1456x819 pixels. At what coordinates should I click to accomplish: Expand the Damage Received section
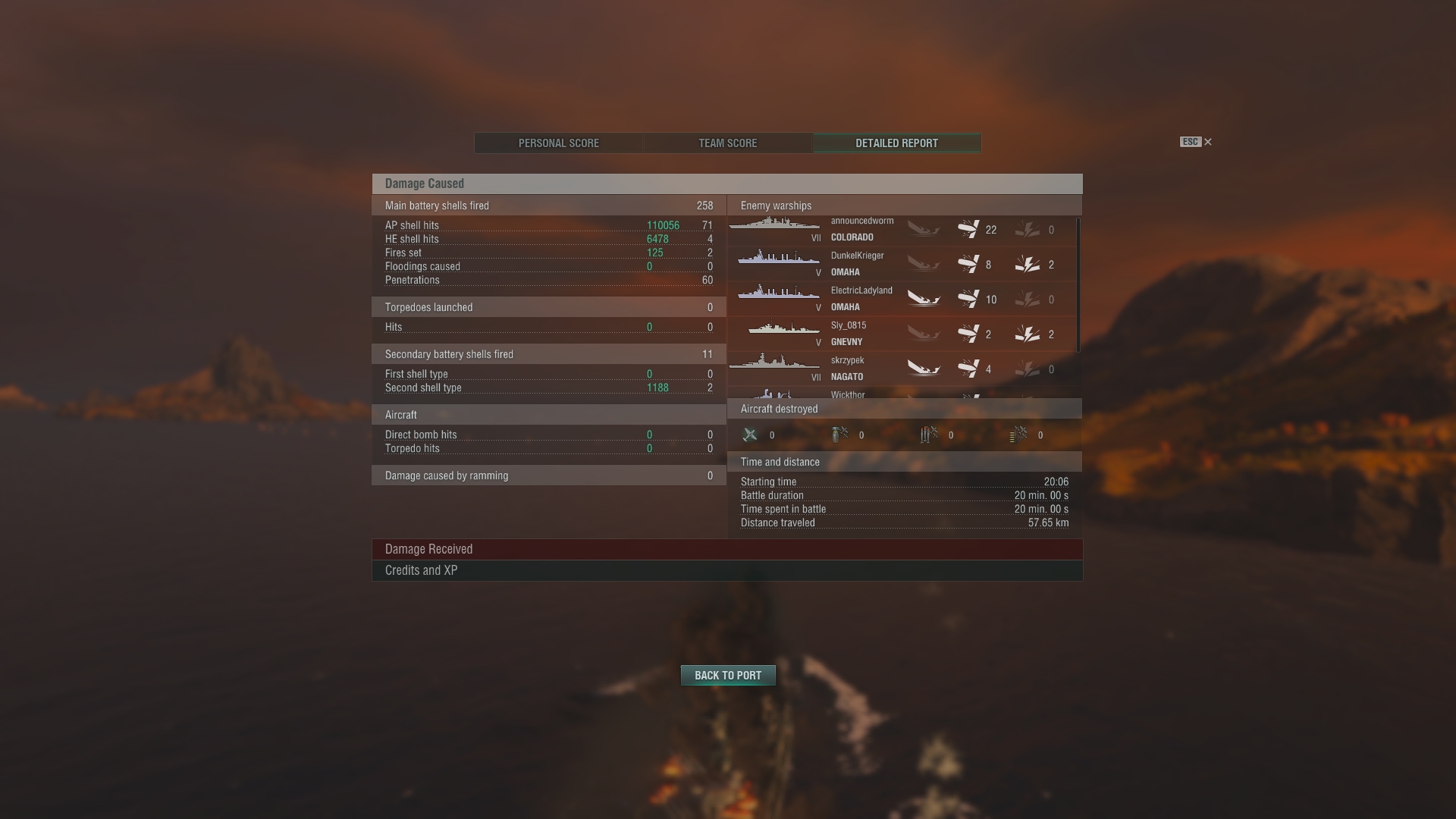[726, 549]
